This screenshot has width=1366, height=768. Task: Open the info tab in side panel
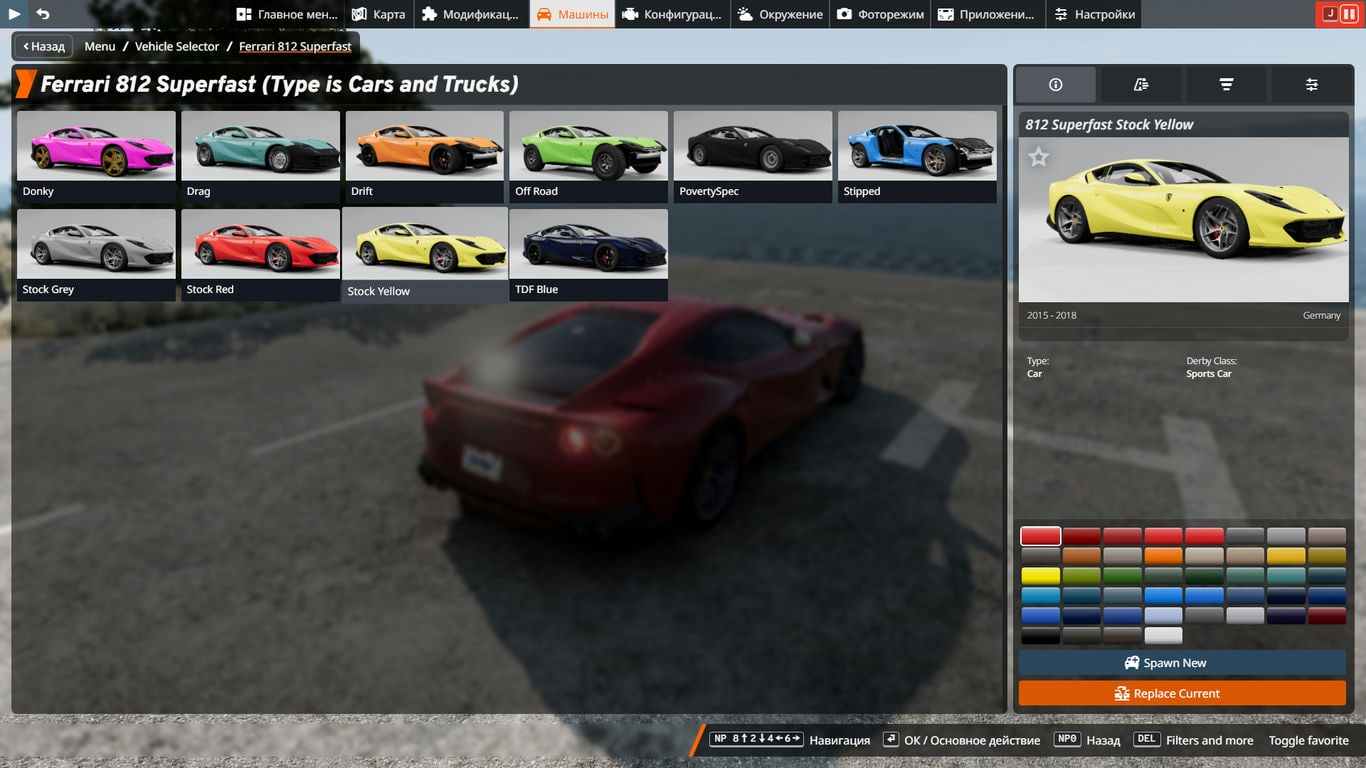[x=1055, y=85]
